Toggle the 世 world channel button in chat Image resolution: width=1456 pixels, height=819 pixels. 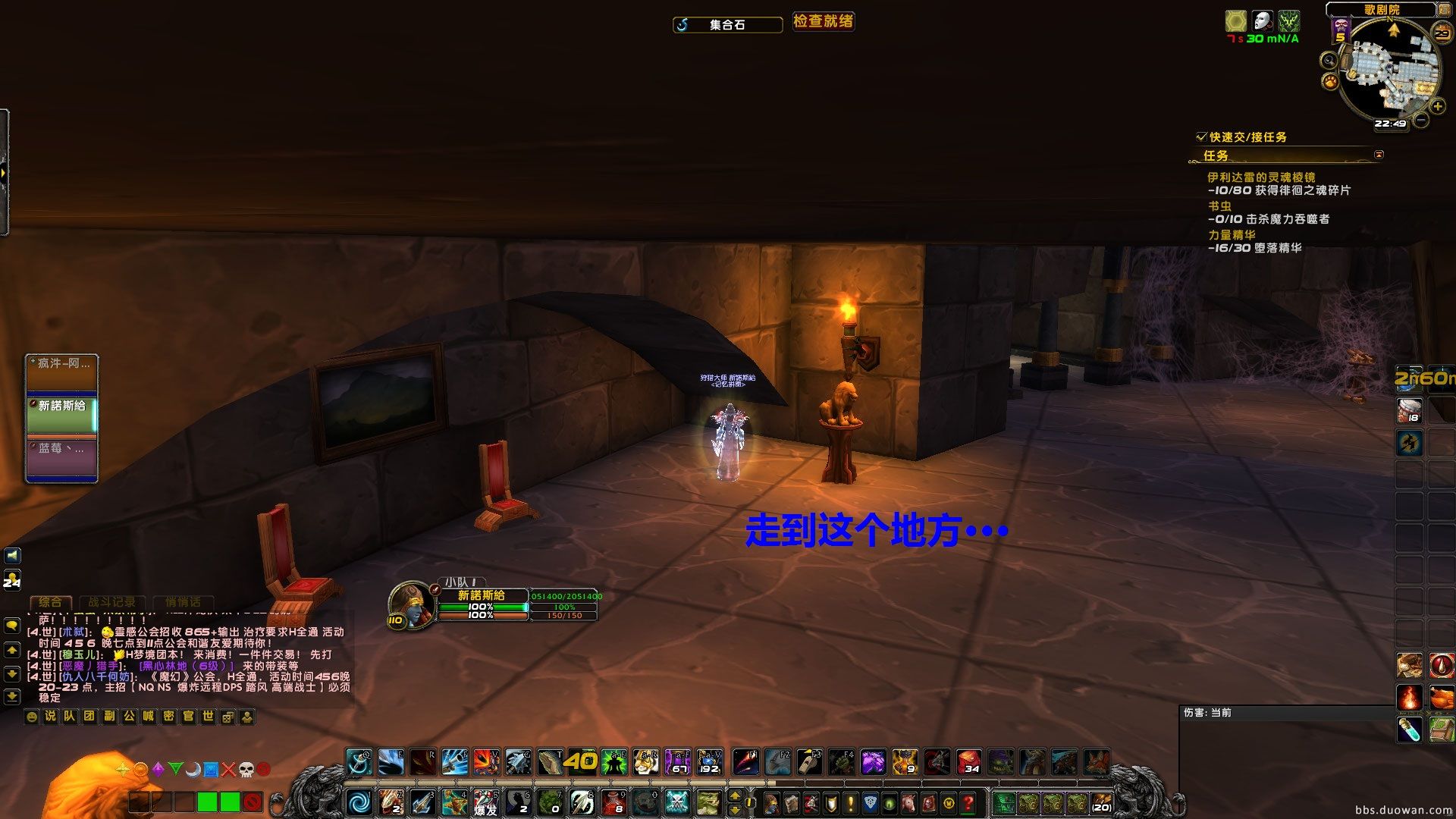[x=208, y=716]
